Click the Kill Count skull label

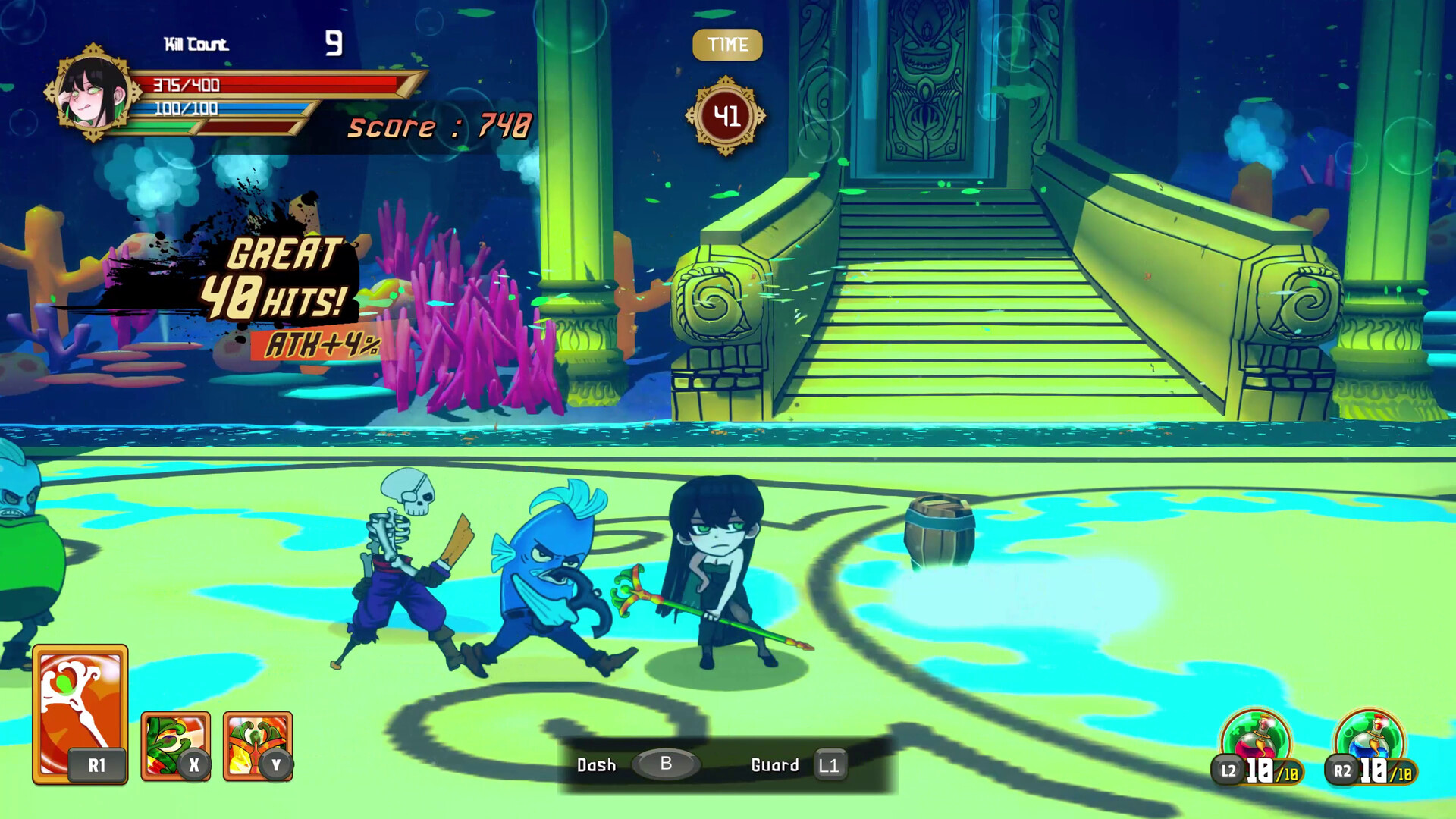(196, 44)
